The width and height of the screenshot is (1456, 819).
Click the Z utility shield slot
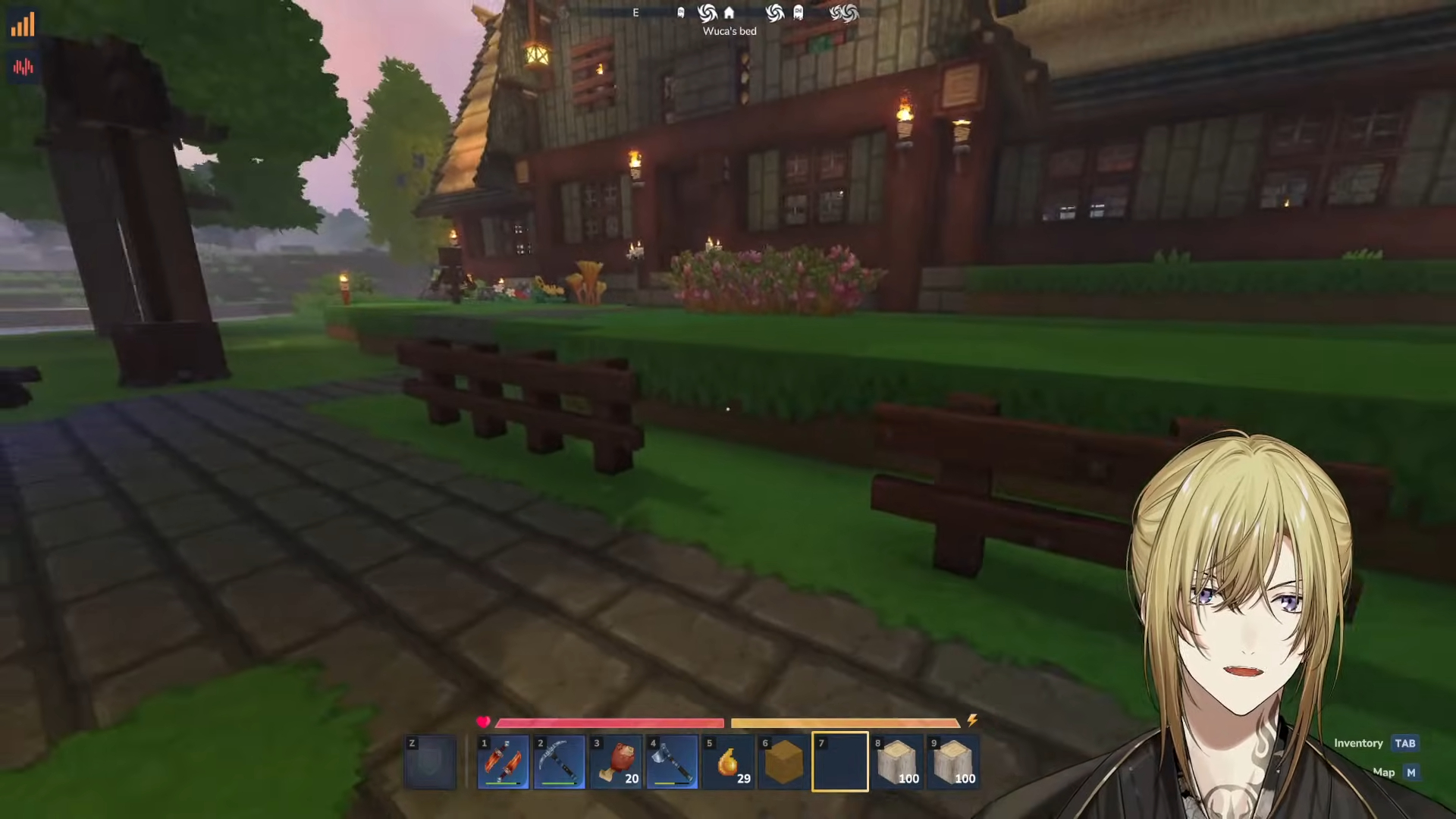[431, 762]
